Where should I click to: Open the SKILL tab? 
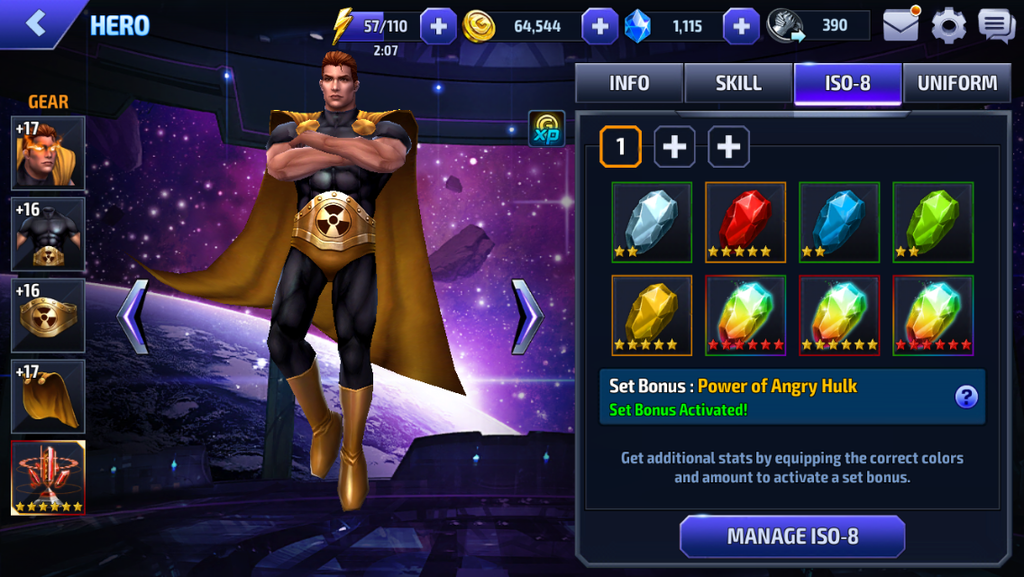tap(738, 84)
